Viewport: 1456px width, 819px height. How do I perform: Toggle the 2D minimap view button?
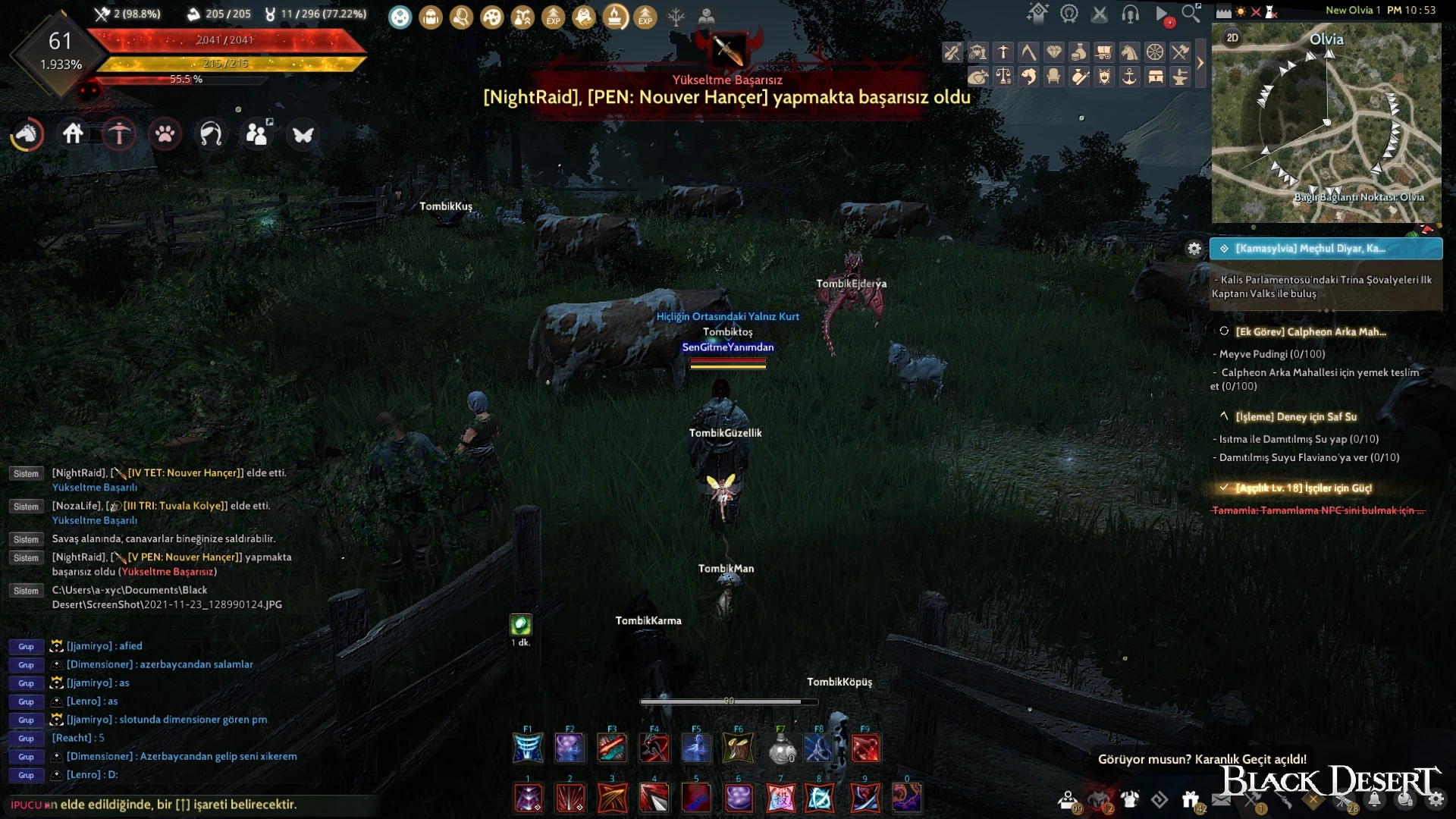click(1232, 38)
